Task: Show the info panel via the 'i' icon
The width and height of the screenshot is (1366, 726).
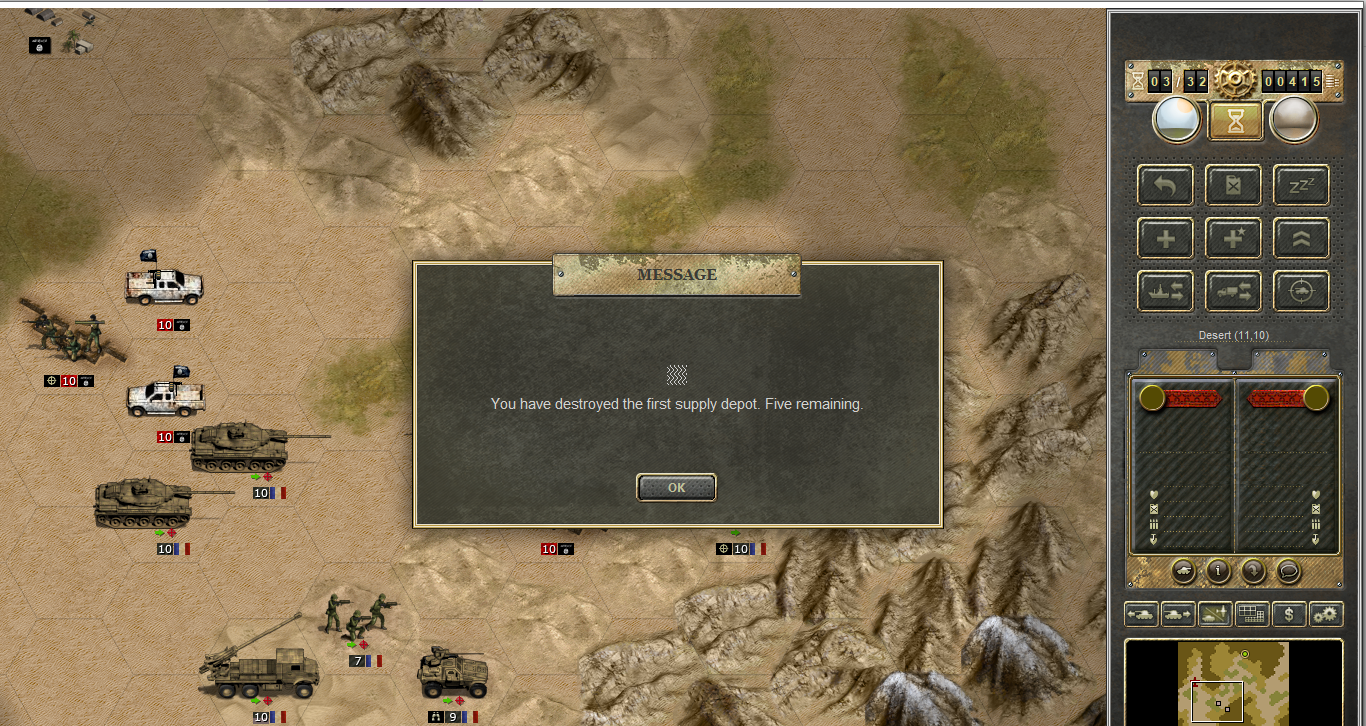Action: click(1218, 571)
